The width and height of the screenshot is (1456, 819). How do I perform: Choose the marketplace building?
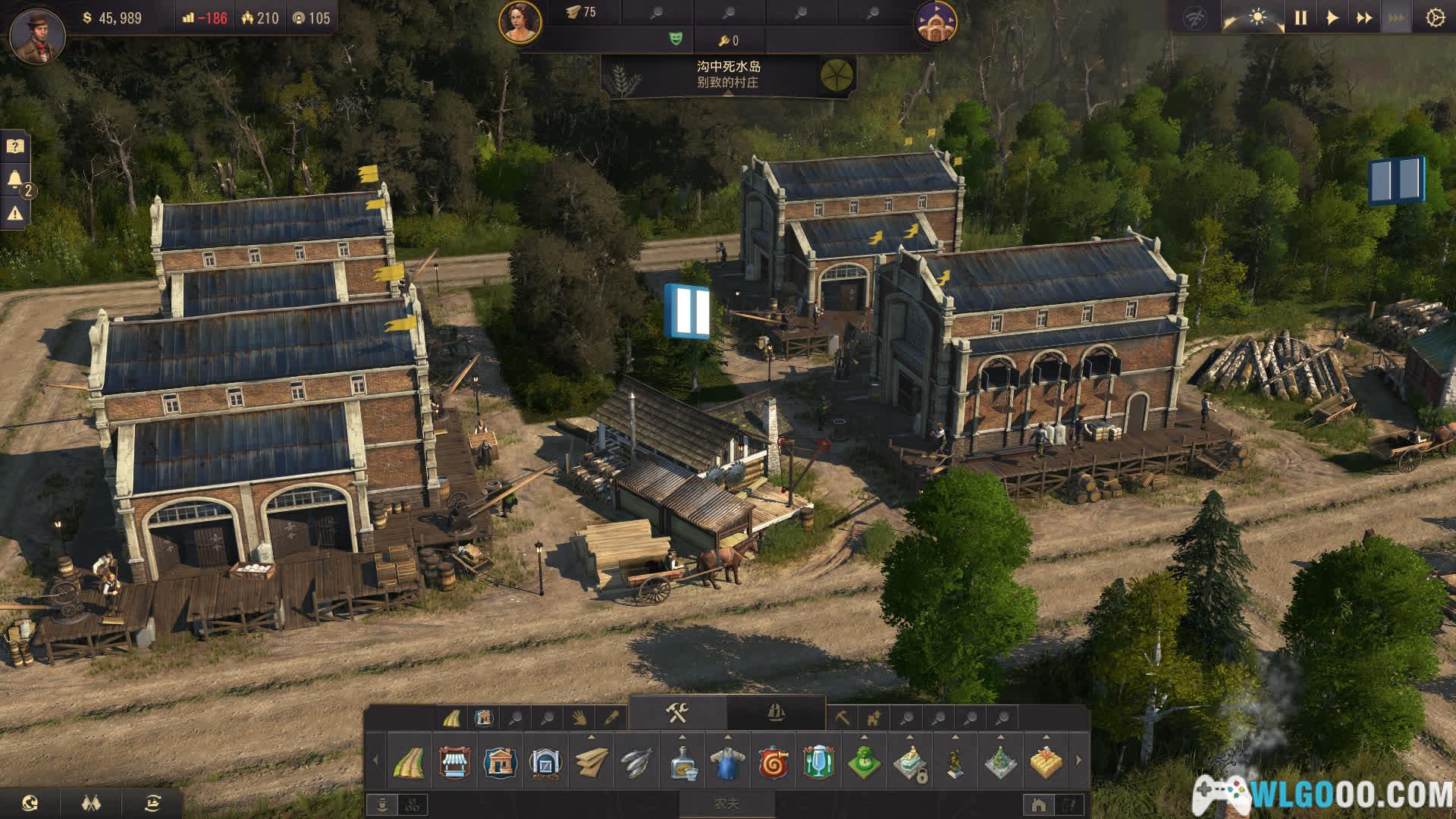click(x=455, y=761)
